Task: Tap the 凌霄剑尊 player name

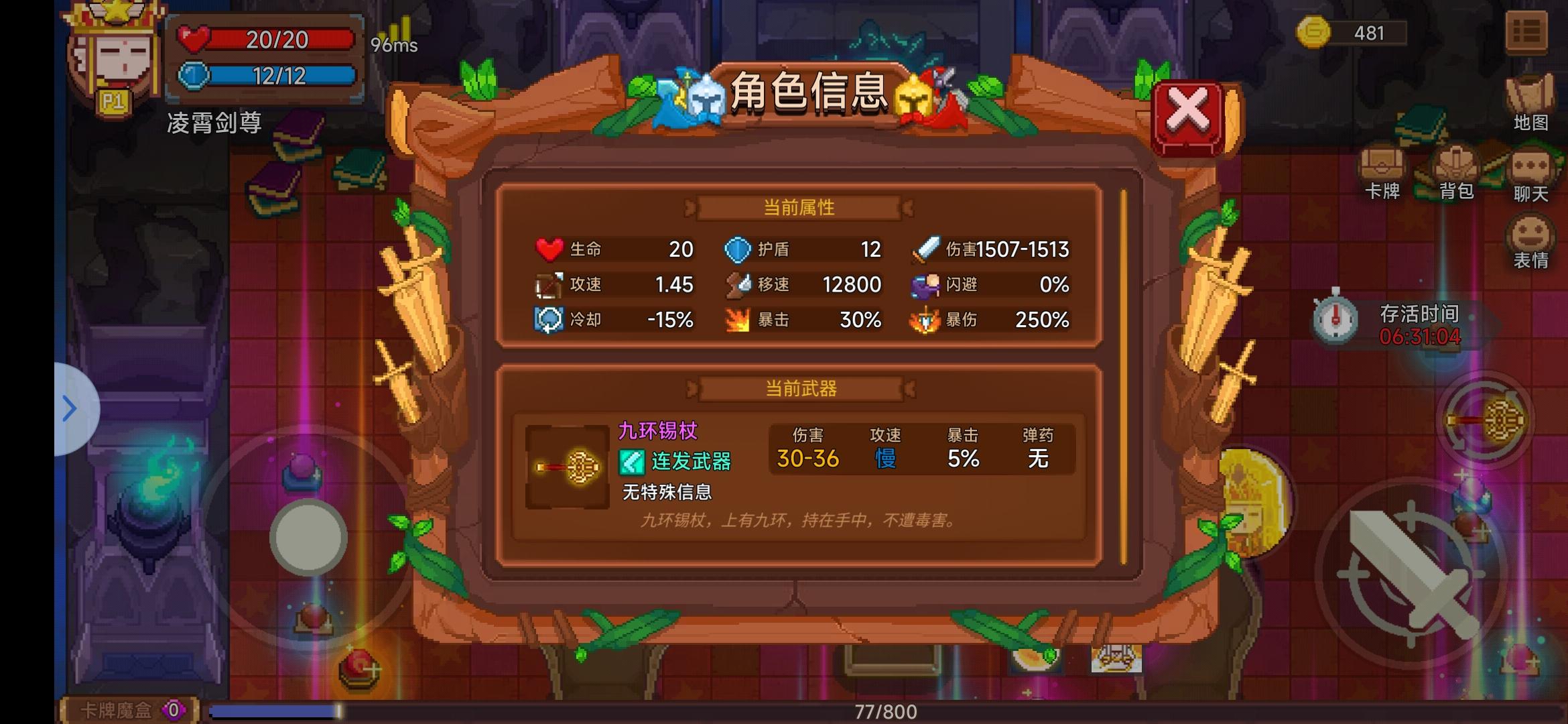Action: coord(214,123)
